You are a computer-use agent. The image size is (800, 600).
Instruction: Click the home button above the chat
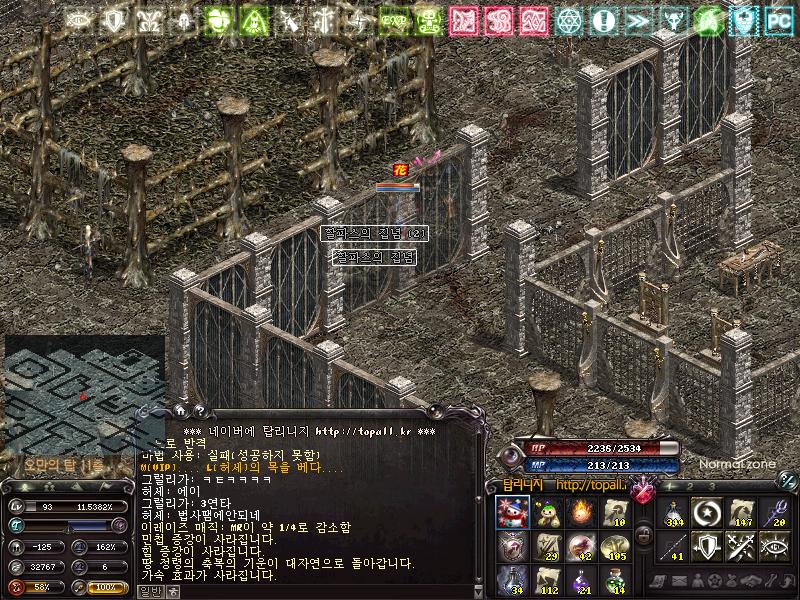point(180,409)
